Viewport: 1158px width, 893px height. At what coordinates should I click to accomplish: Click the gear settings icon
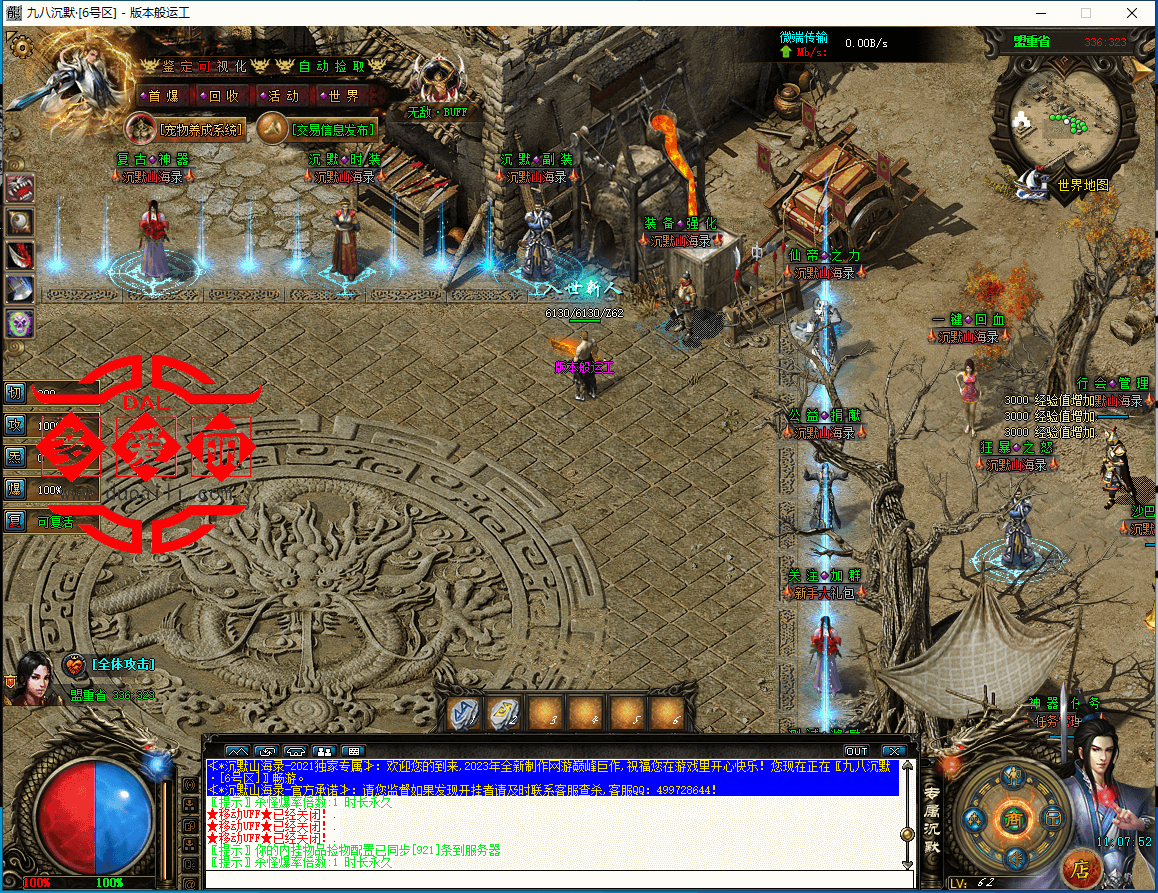(19, 46)
